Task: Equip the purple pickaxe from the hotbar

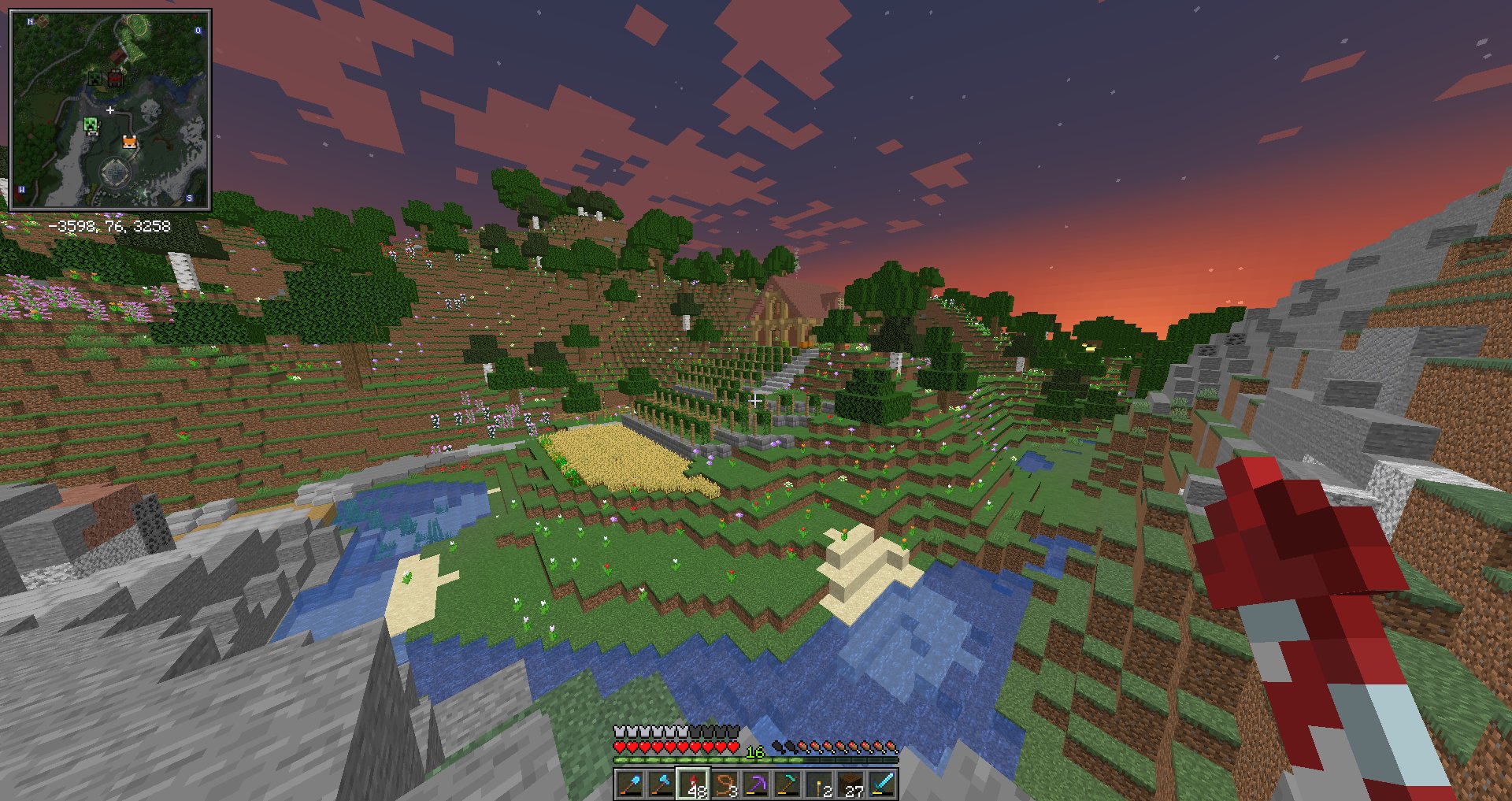Action: pyautogui.click(x=756, y=784)
